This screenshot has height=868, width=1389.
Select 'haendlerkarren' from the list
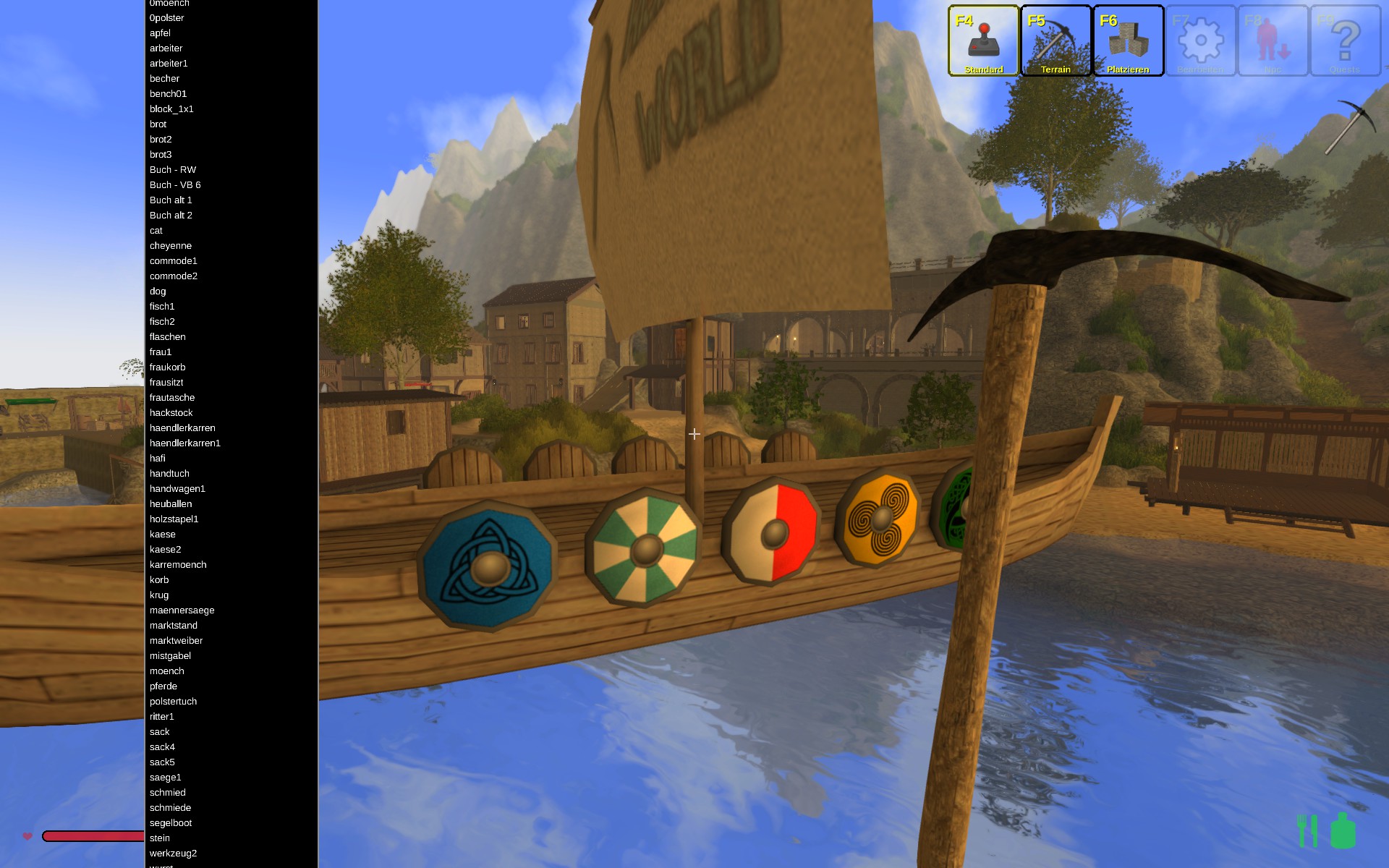(182, 428)
